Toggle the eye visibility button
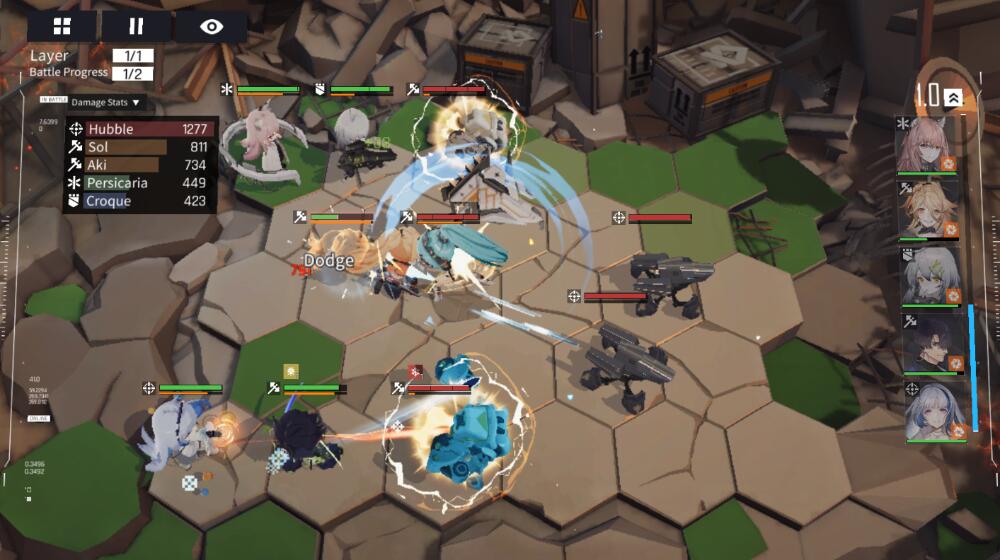1000x560 pixels. [x=211, y=26]
